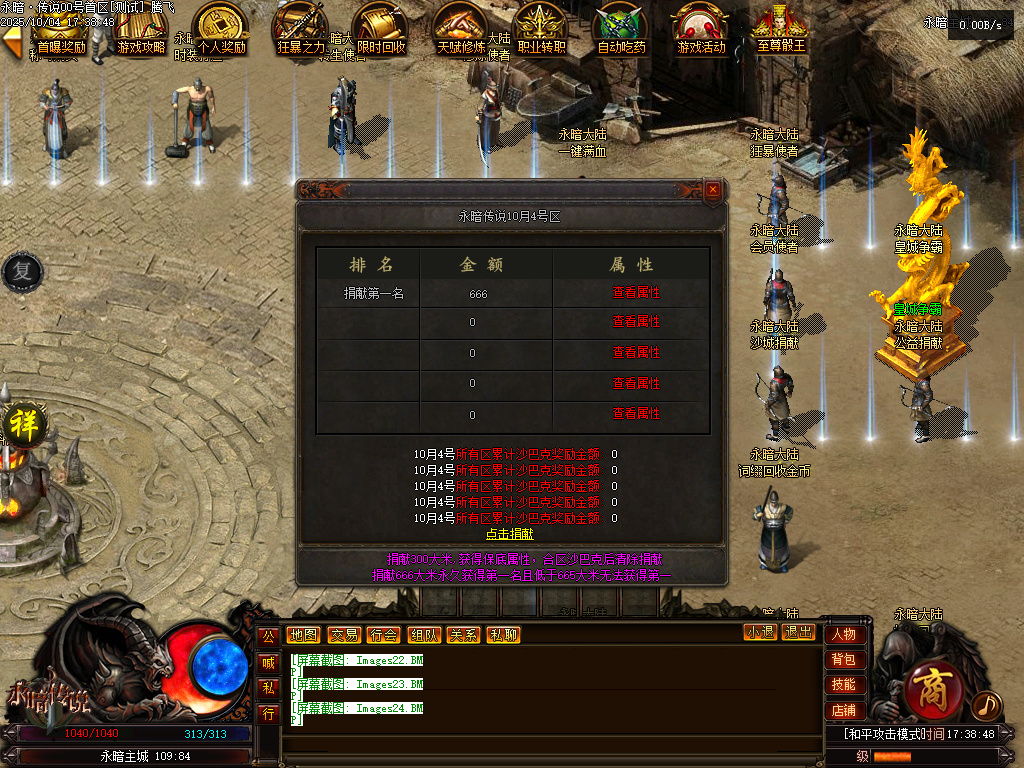Open the 至尊骰王 dice icon

pyautogui.click(x=781, y=30)
